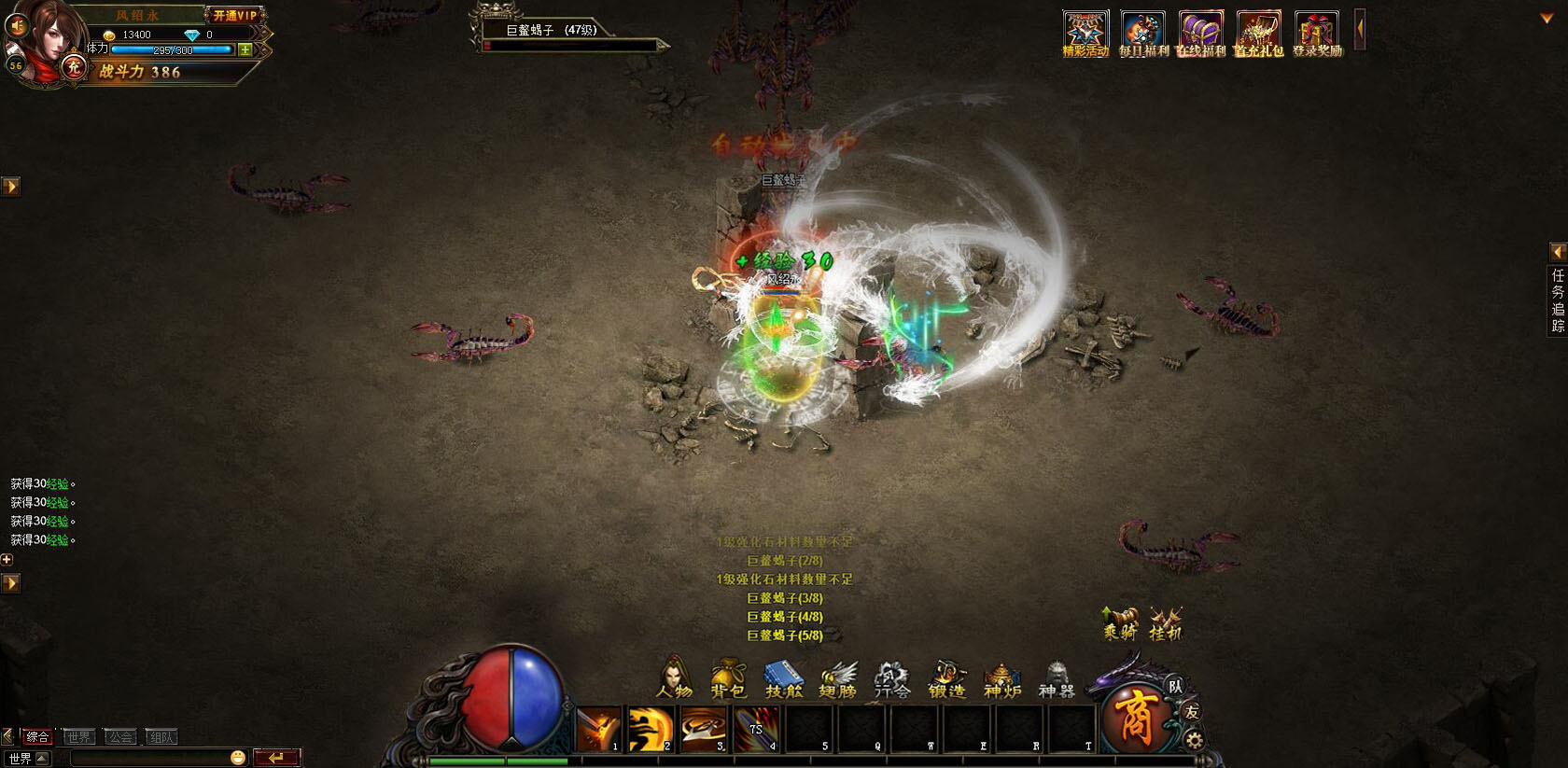Open the 翅膀 wings menu
1568x768 pixels.
[x=837, y=678]
